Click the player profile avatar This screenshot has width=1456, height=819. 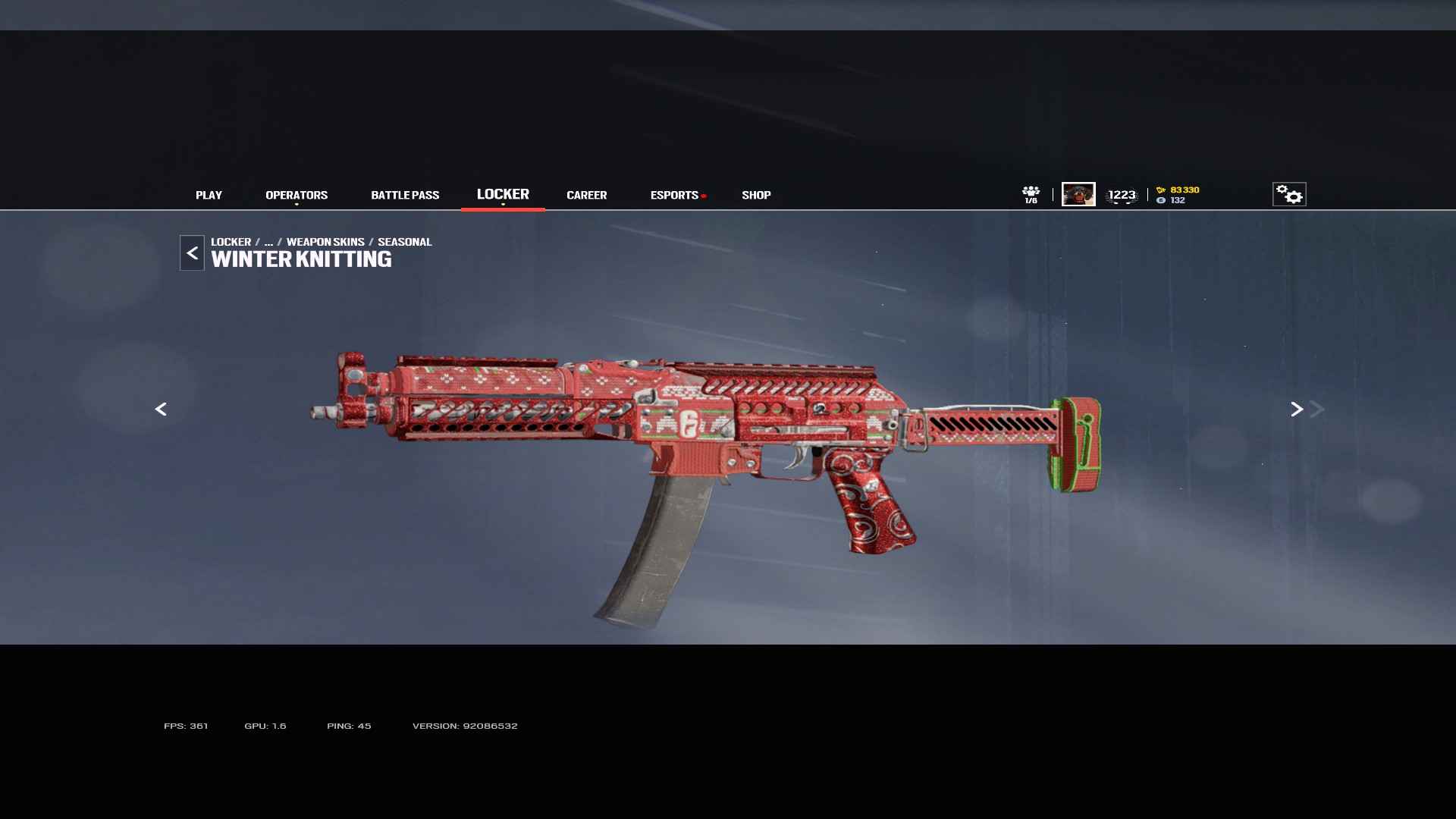(x=1078, y=194)
